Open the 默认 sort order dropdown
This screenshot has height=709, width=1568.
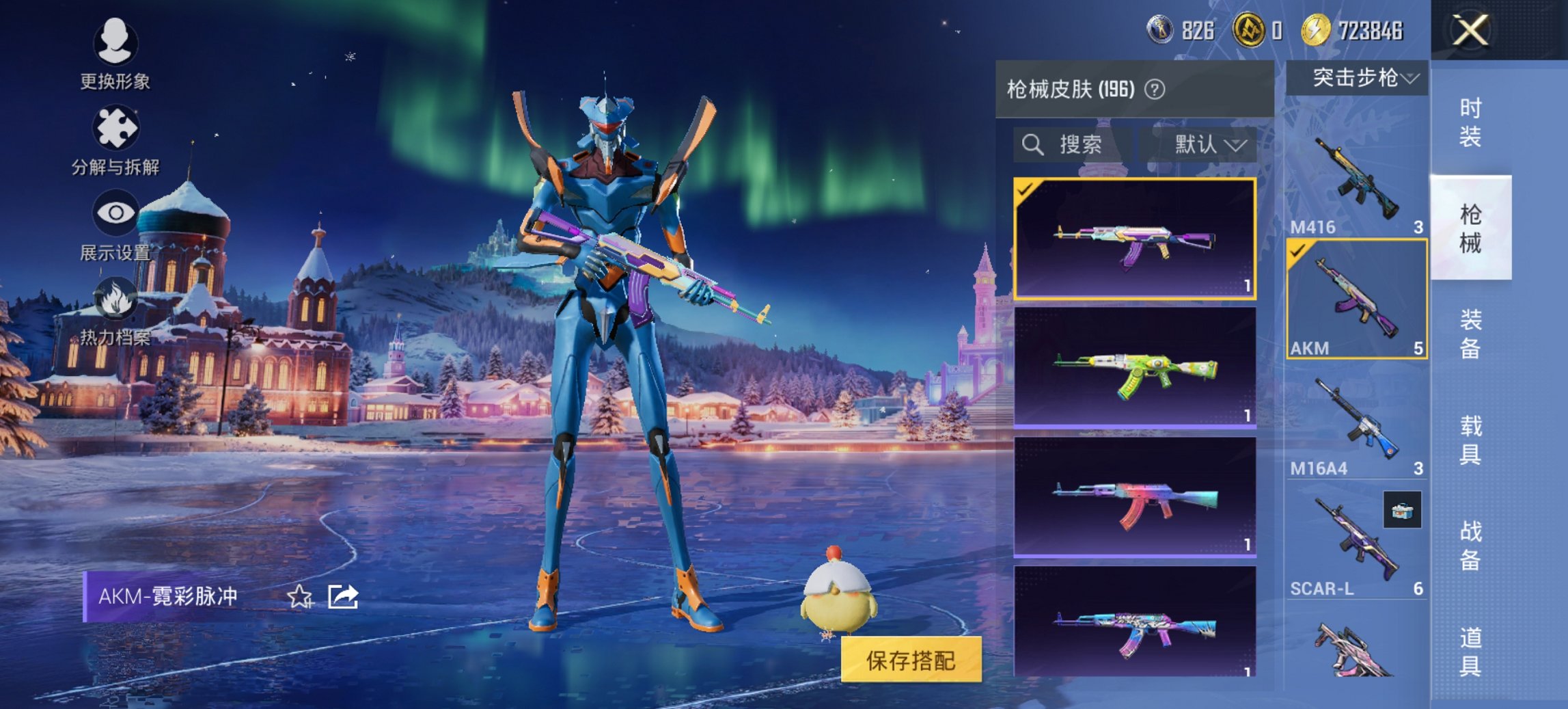pyautogui.click(x=1202, y=144)
